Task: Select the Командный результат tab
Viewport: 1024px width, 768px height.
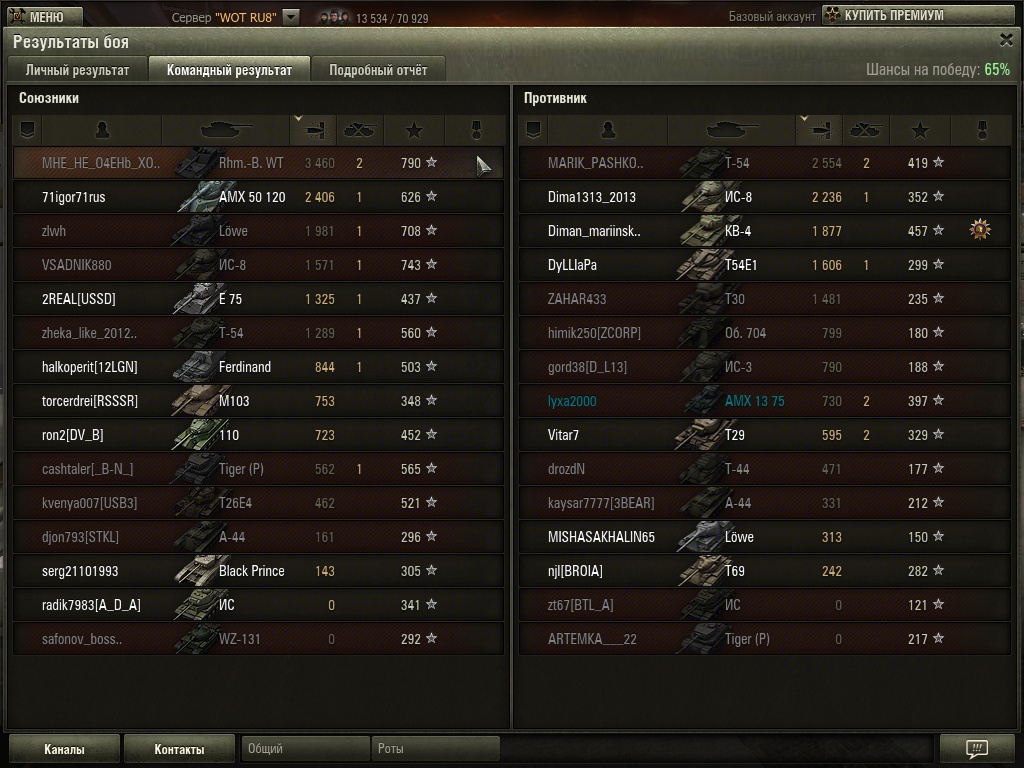Action: 229,70
